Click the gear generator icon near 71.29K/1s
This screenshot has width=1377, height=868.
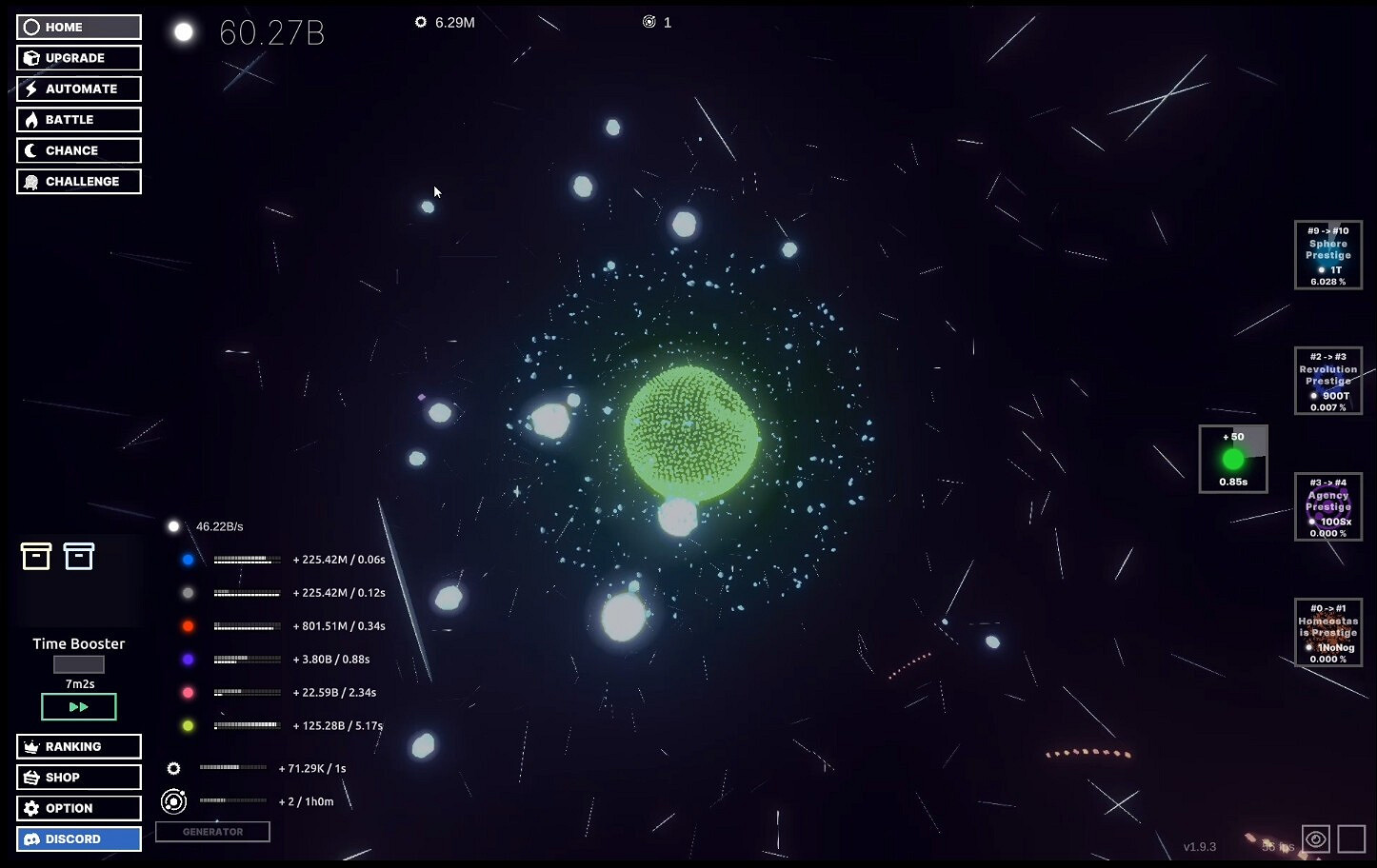click(172, 767)
